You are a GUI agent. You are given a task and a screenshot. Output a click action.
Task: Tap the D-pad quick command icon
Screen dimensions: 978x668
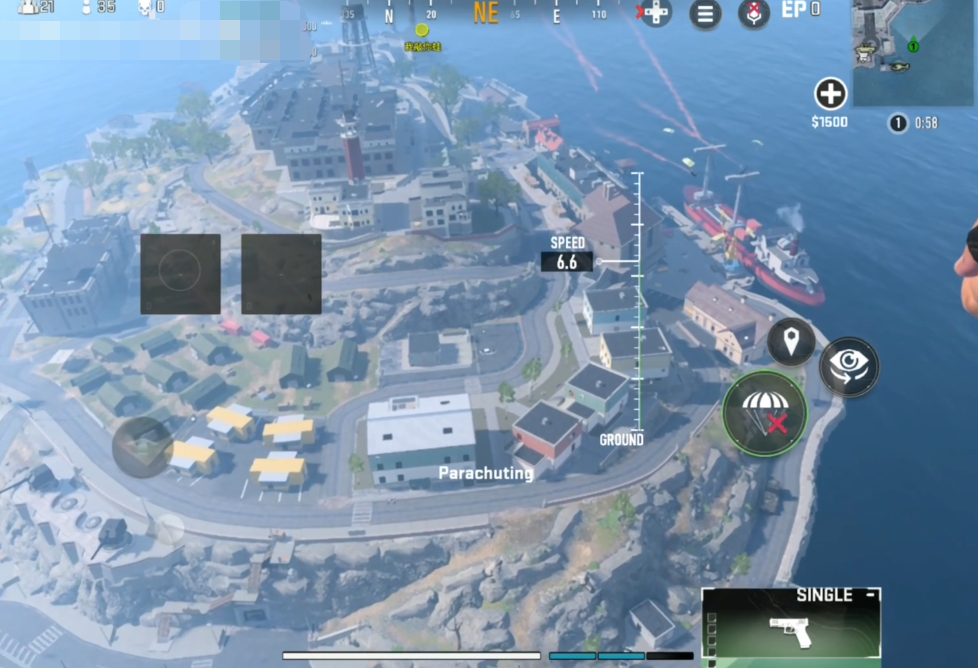pos(656,13)
